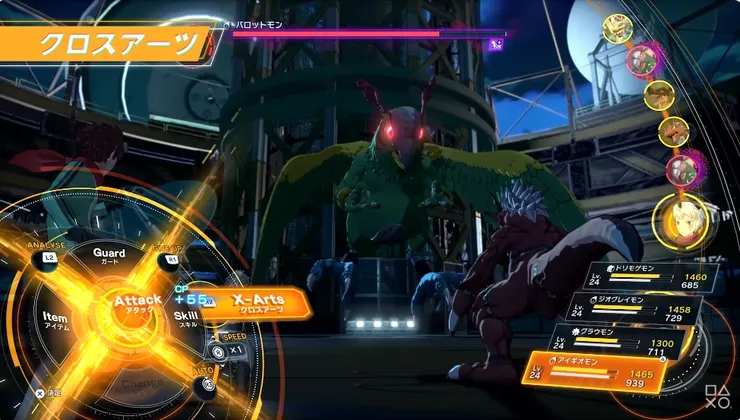The height and width of the screenshot is (420, 740).
Task: Select the large active-turn portrait in the turn order
Action: [680, 220]
